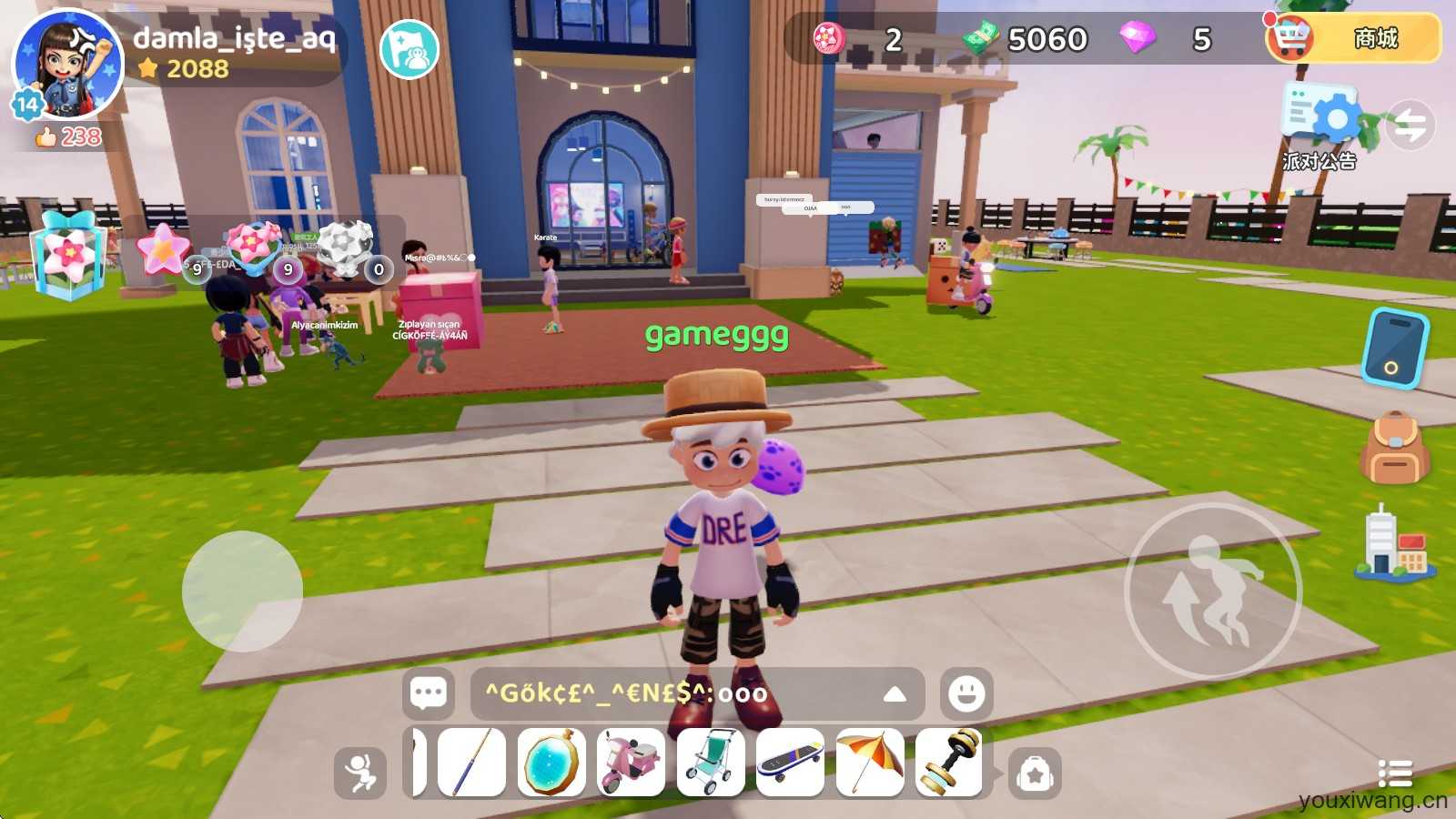Open the shop with the cart button
This screenshot has height=819, width=1456.
pos(1352,38)
